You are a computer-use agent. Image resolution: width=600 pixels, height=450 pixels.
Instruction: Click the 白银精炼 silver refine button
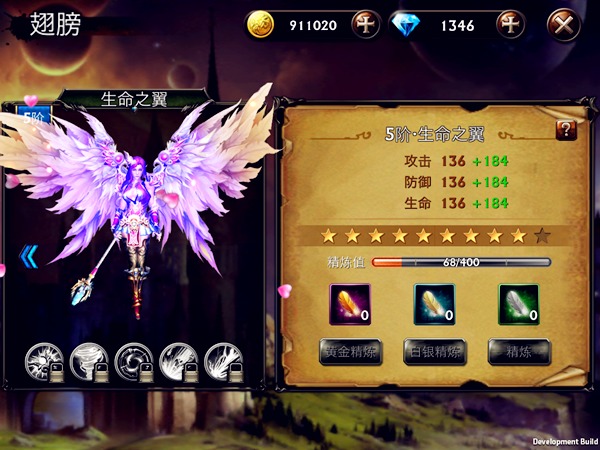point(434,352)
